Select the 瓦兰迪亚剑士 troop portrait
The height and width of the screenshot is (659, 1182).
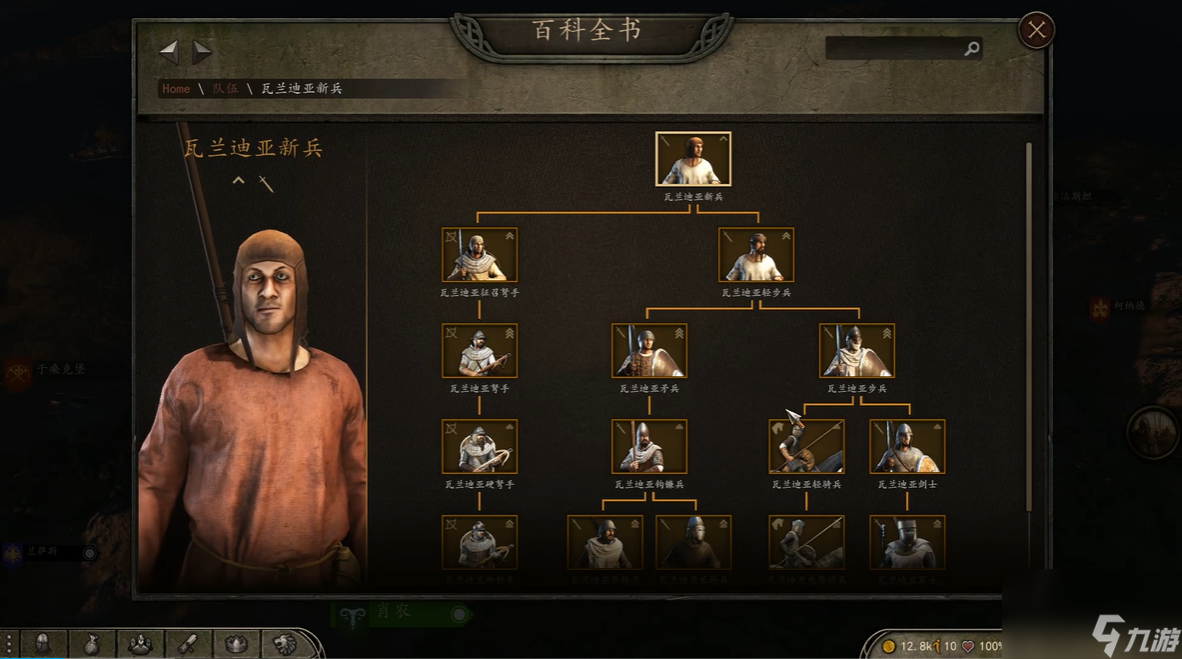click(x=907, y=446)
